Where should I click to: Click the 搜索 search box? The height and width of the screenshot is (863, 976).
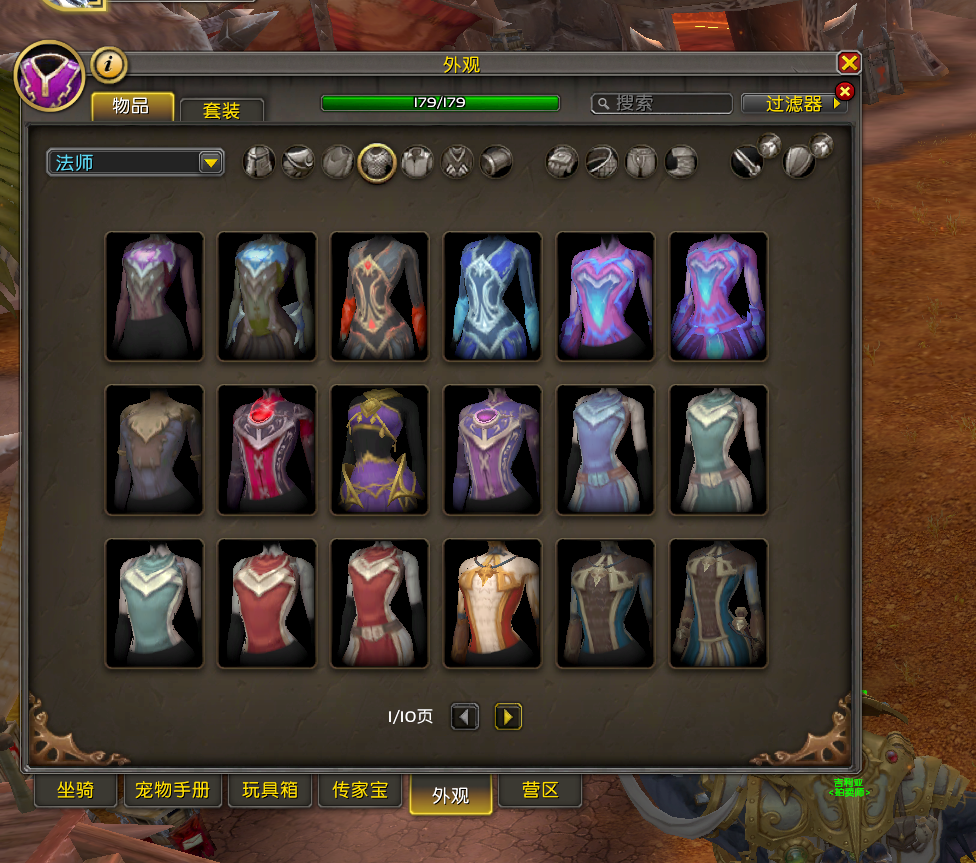click(x=670, y=103)
